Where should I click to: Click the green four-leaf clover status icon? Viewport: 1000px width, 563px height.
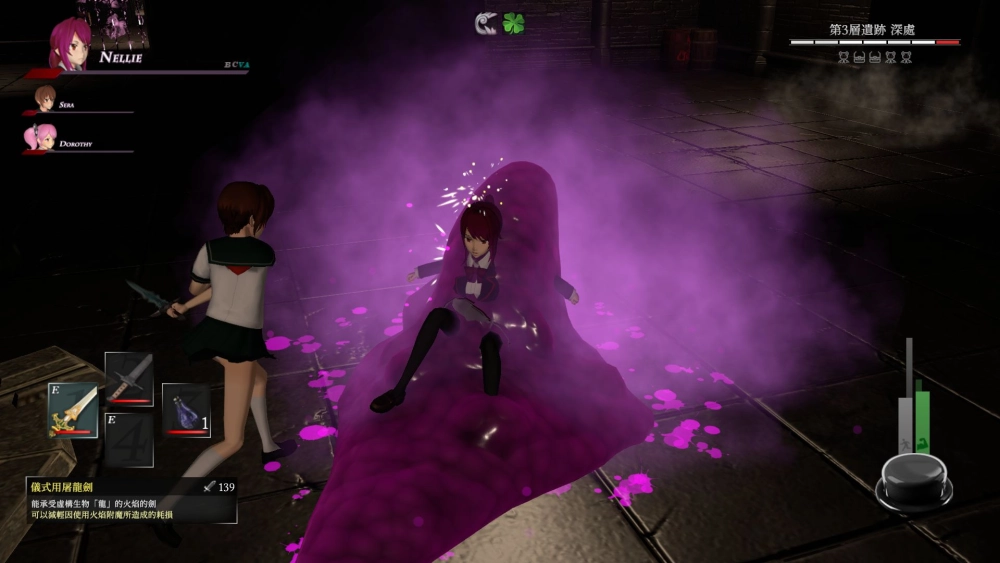(514, 23)
